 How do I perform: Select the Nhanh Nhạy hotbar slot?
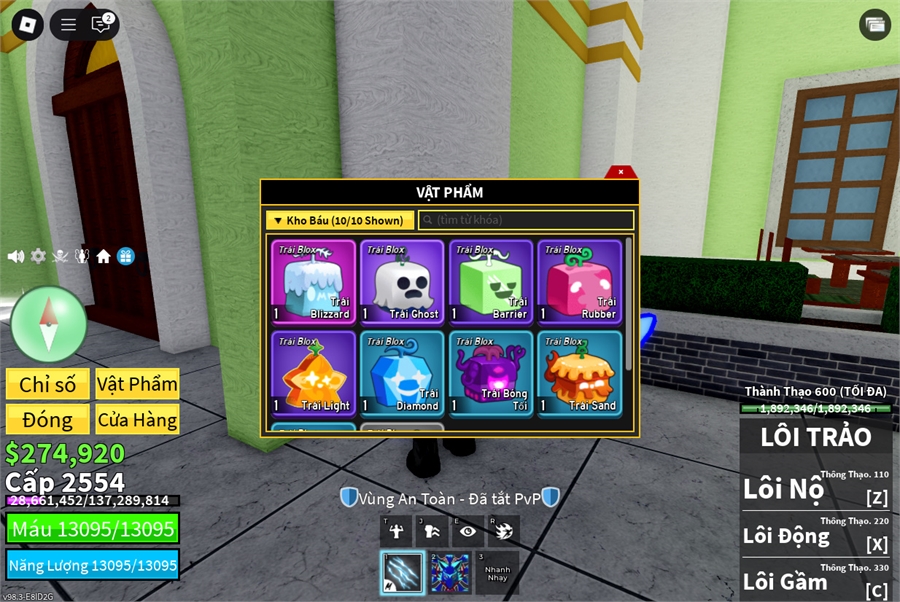pyautogui.click(x=497, y=573)
